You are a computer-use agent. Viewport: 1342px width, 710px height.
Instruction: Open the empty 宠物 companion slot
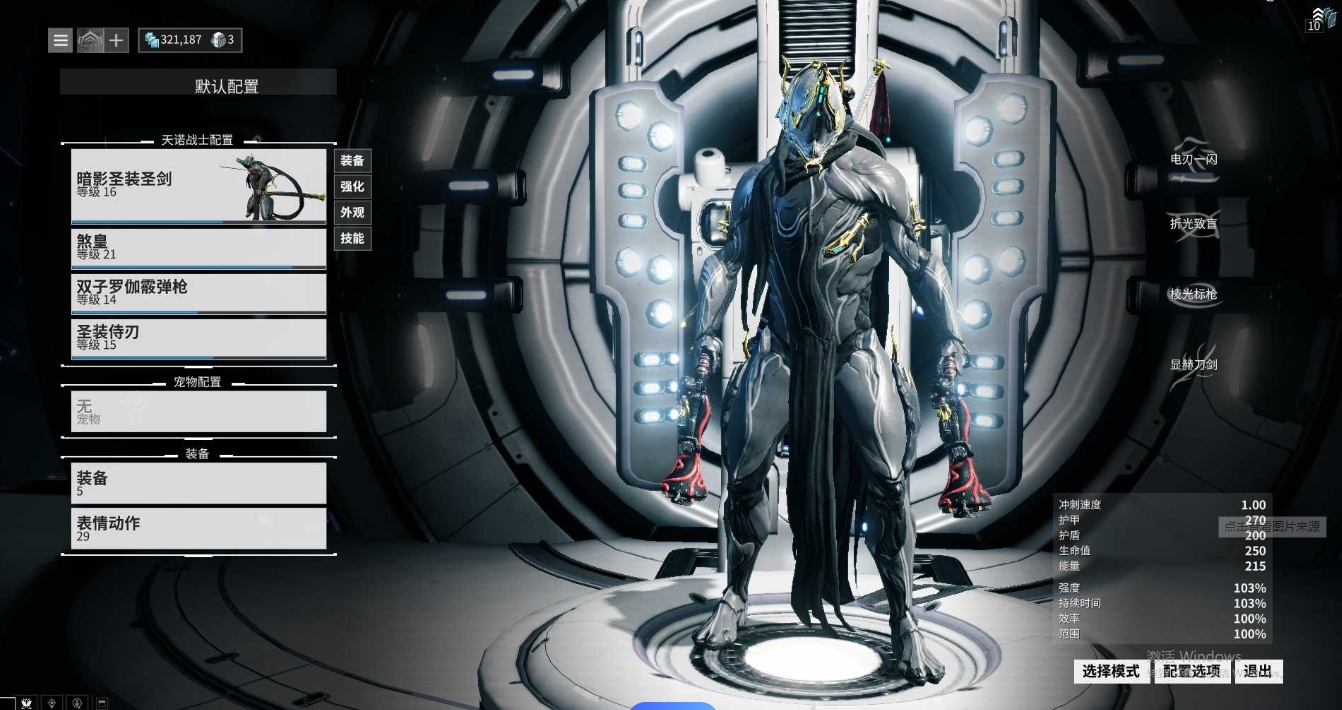click(198, 411)
